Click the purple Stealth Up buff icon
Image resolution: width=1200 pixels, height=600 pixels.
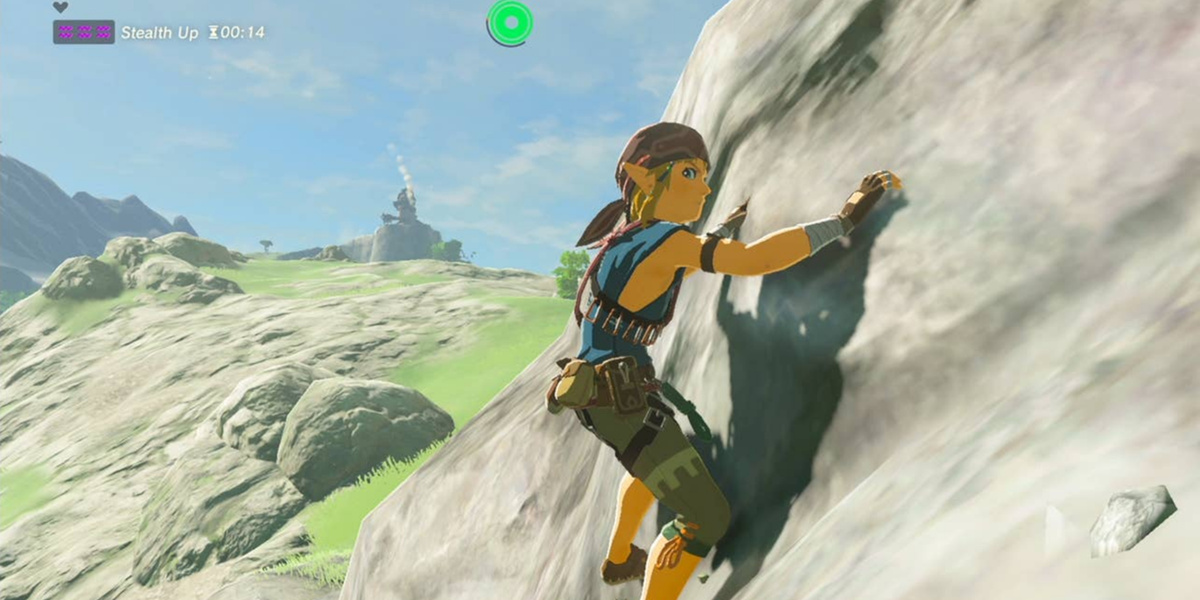pyautogui.click(x=83, y=32)
